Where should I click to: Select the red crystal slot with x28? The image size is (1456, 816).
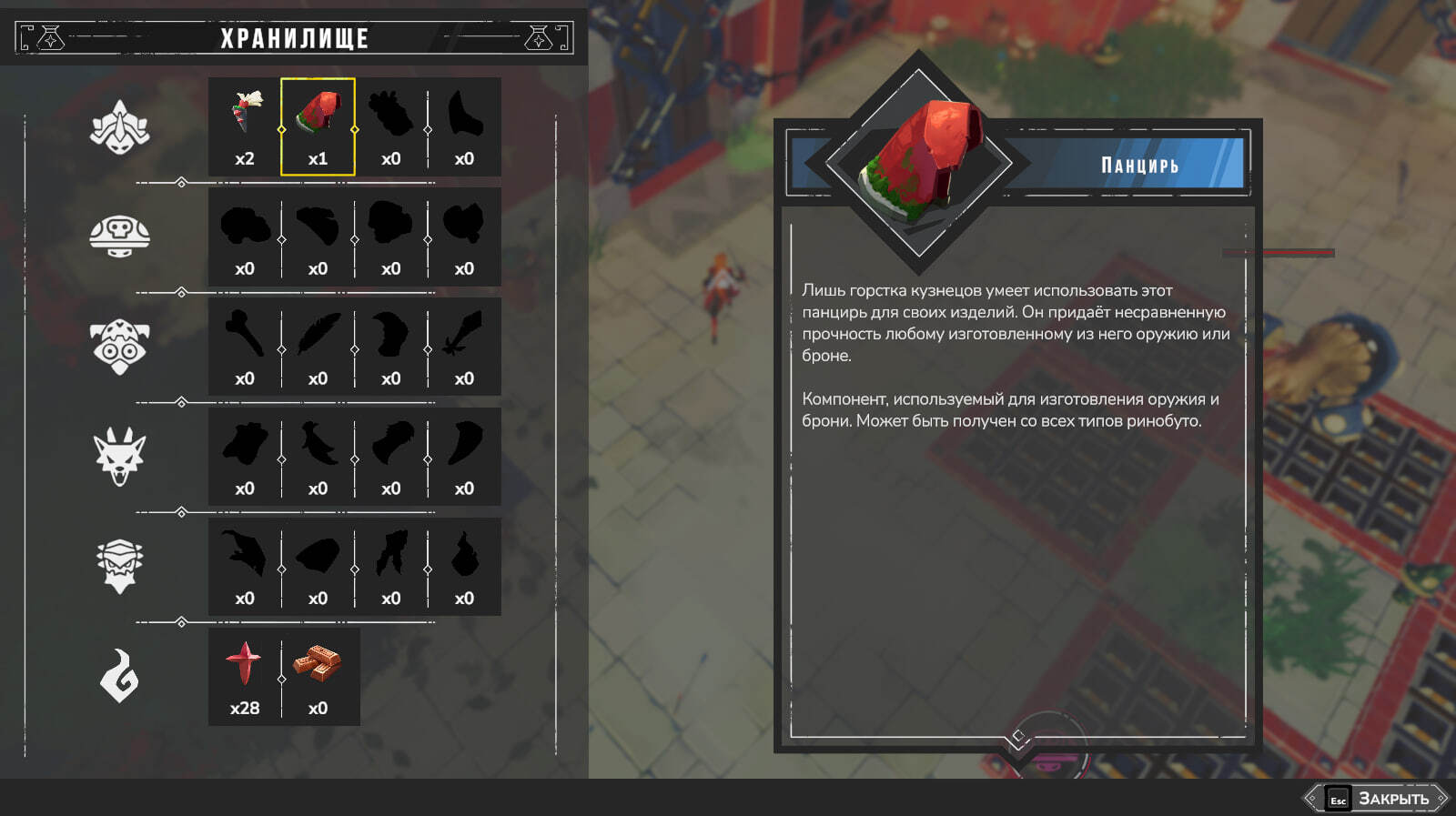click(245, 676)
